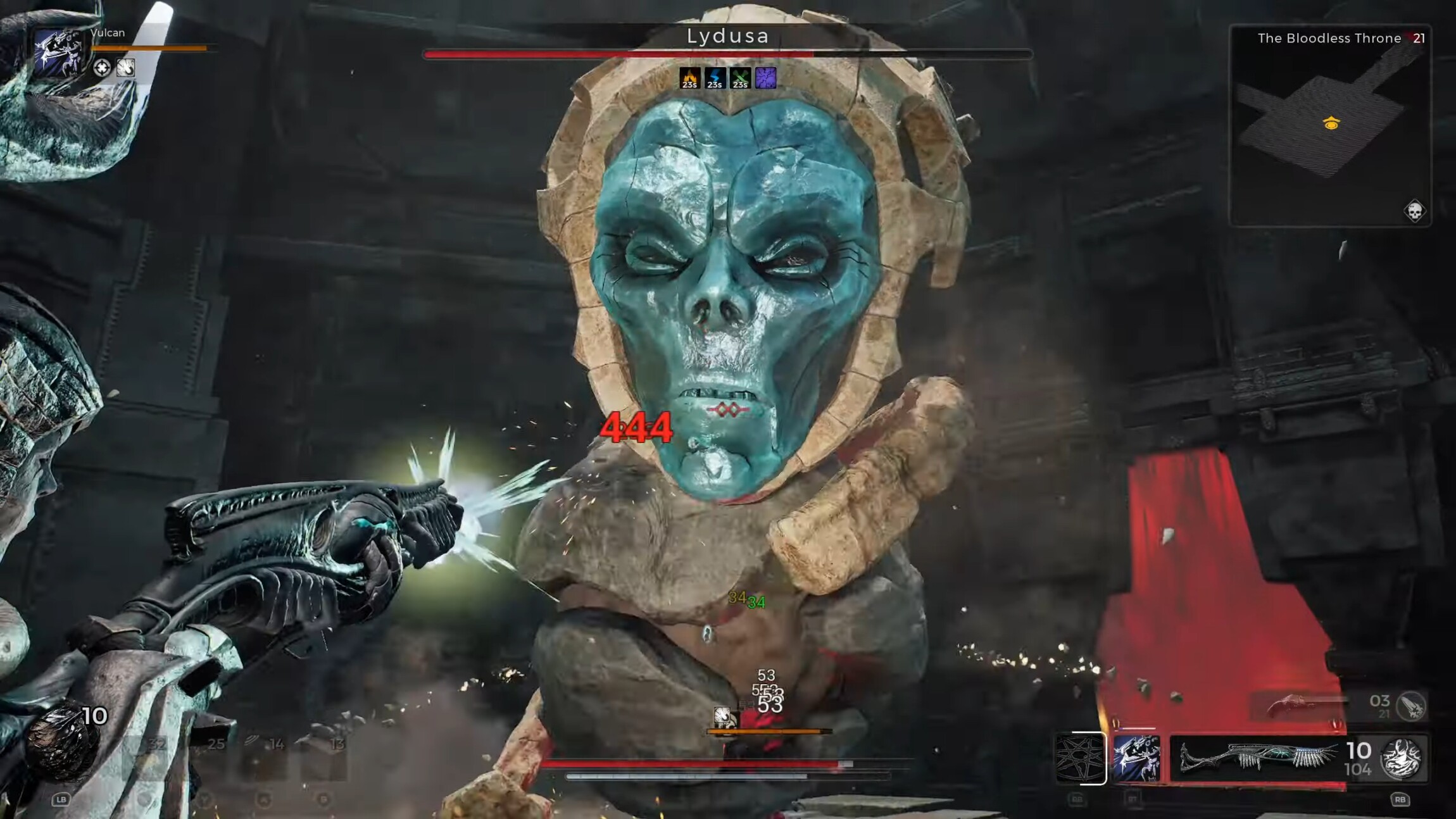Open The Bloodless Throne minimap

[x=1329, y=125]
